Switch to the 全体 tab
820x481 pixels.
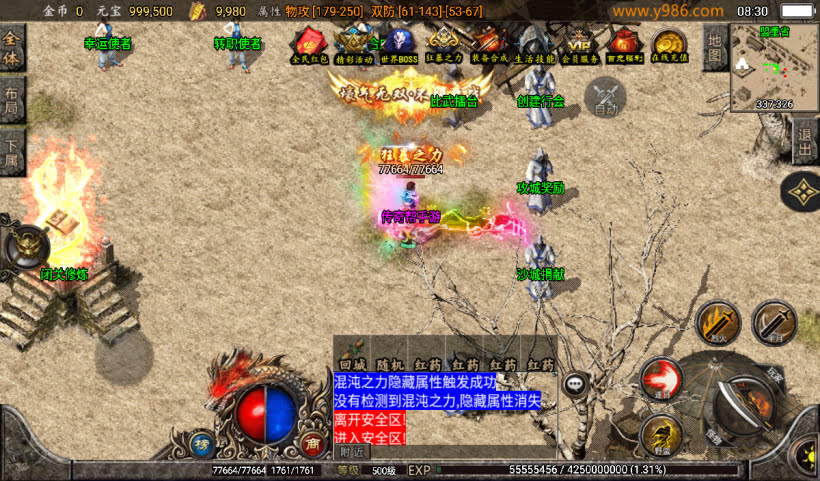(x=12, y=46)
